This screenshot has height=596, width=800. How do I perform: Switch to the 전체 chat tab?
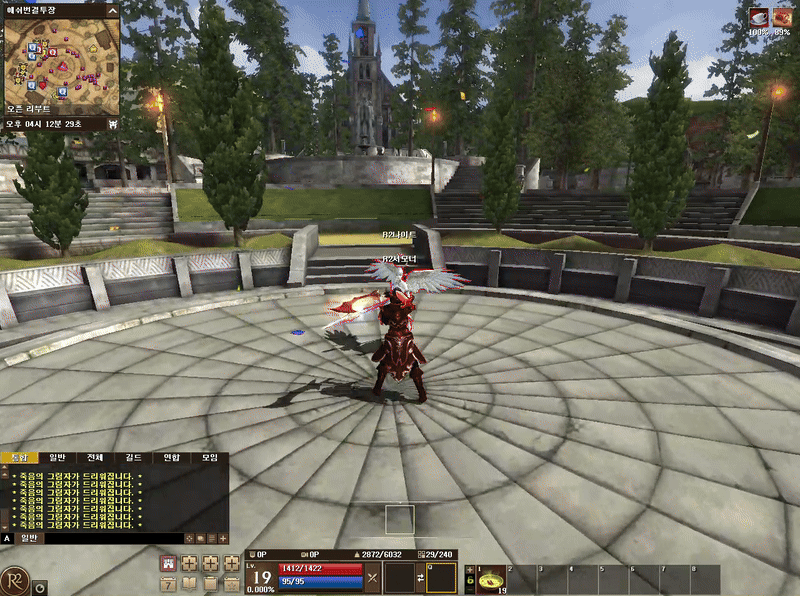pos(95,457)
